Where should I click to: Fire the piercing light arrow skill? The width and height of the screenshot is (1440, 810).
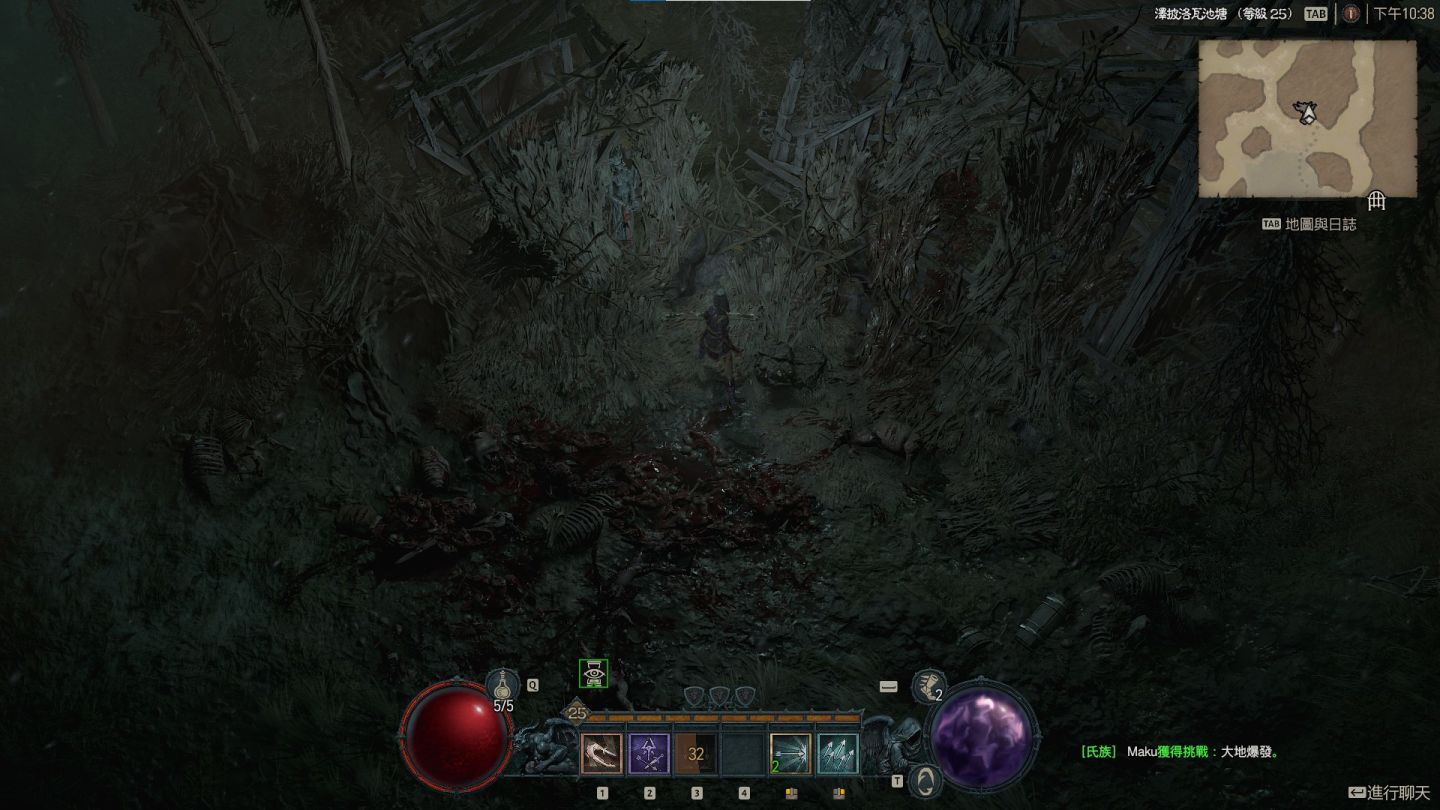(x=790, y=754)
